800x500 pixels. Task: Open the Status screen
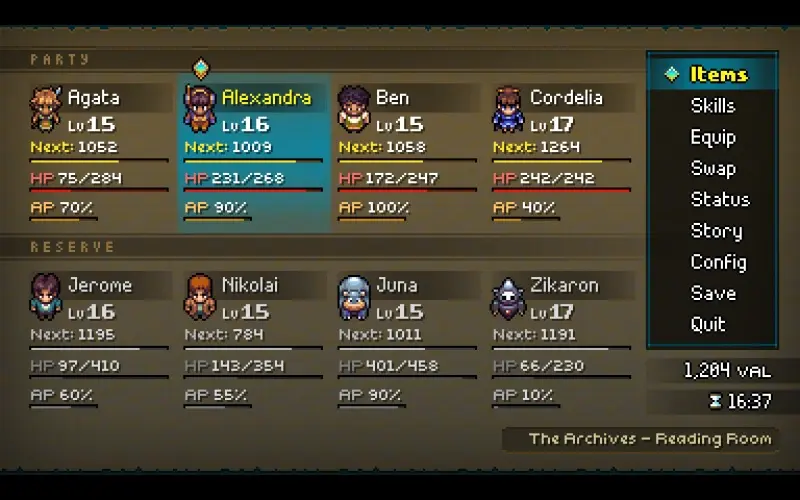coord(719,199)
